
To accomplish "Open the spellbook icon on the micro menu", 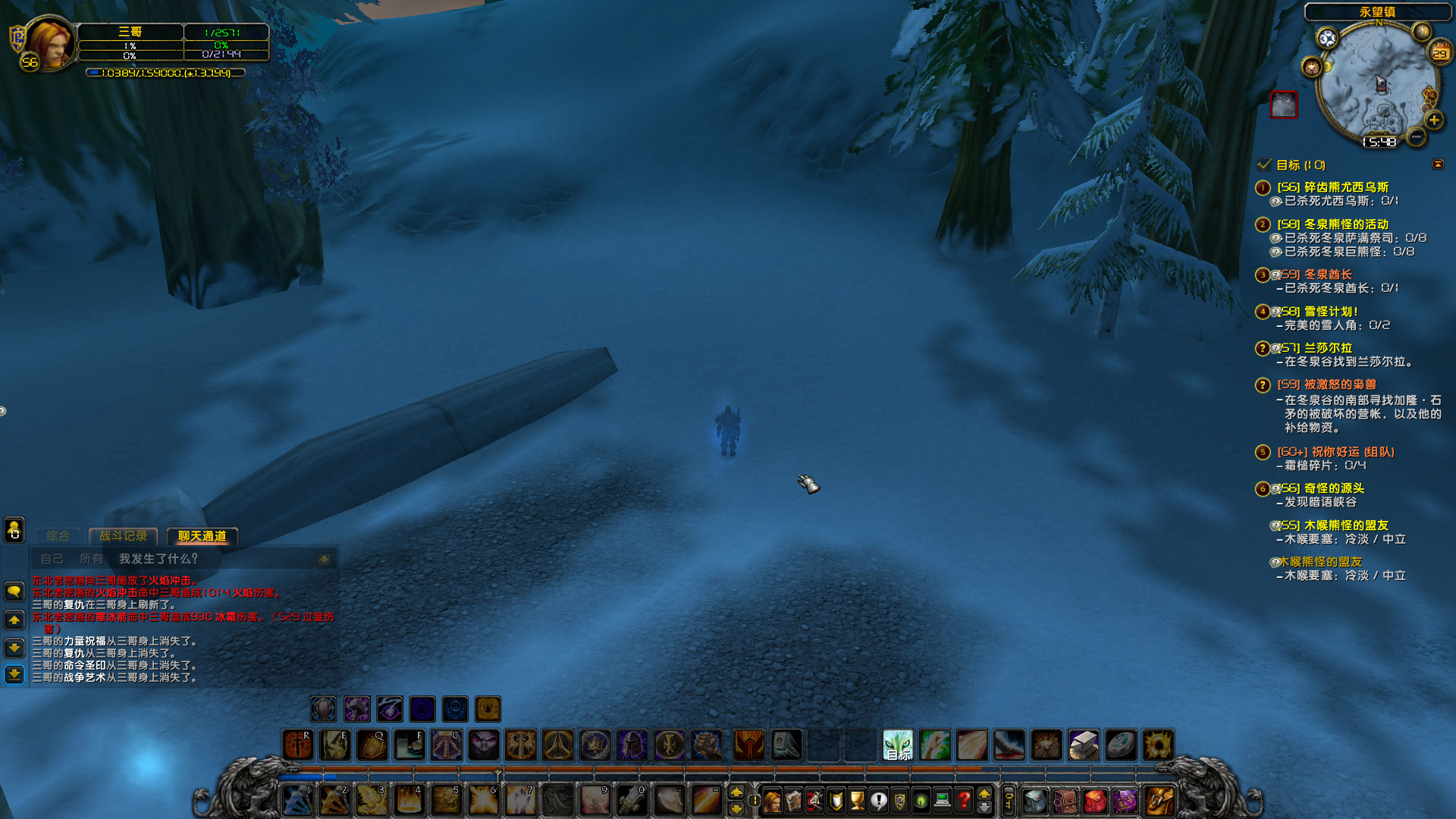I will coord(794,802).
